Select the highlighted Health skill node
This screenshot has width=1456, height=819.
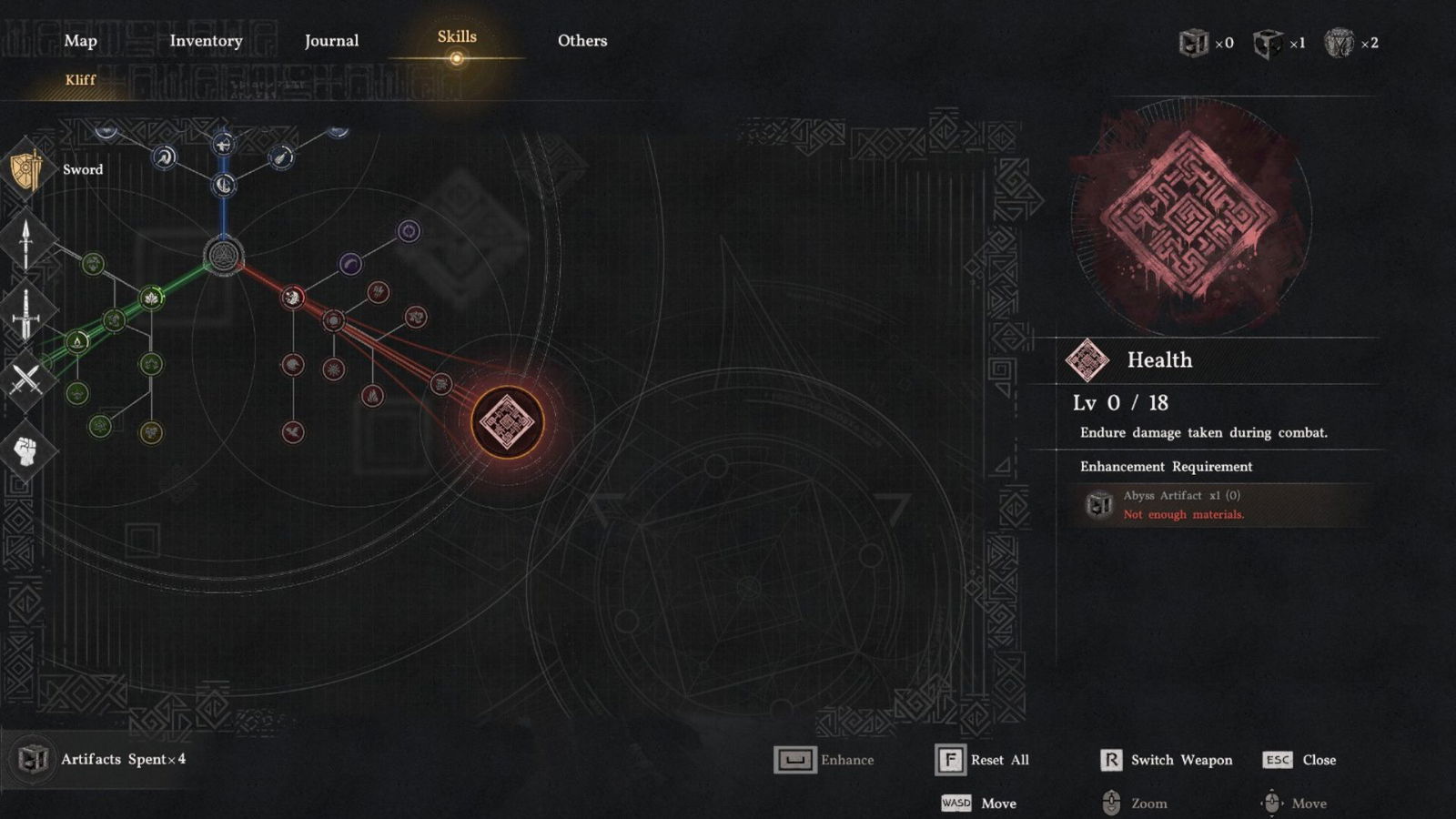pyautogui.click(x=507, y=422)
